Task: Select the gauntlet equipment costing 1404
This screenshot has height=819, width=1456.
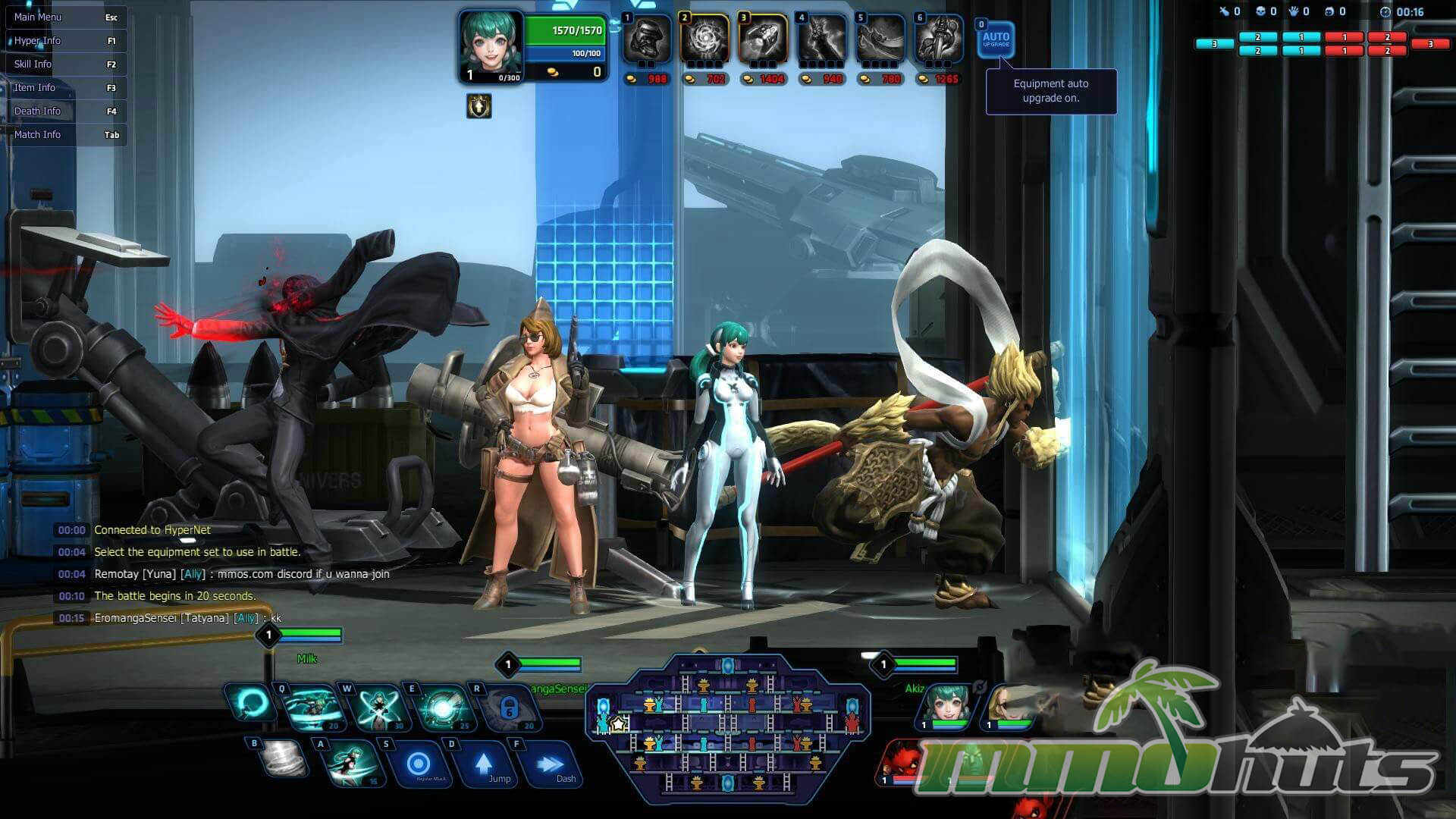Action: pos(764,39)
